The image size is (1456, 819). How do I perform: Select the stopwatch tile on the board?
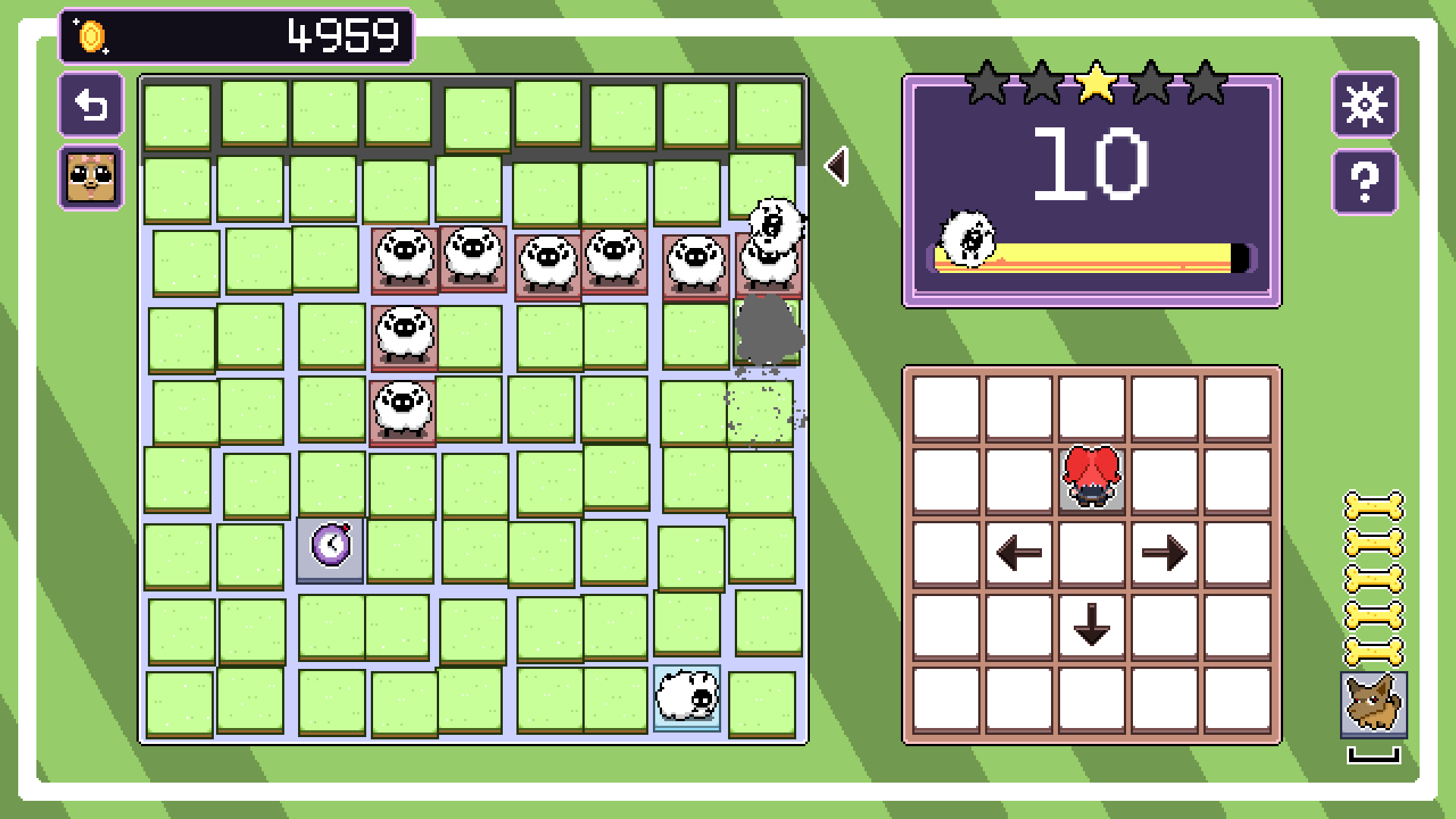coord(331,547)
